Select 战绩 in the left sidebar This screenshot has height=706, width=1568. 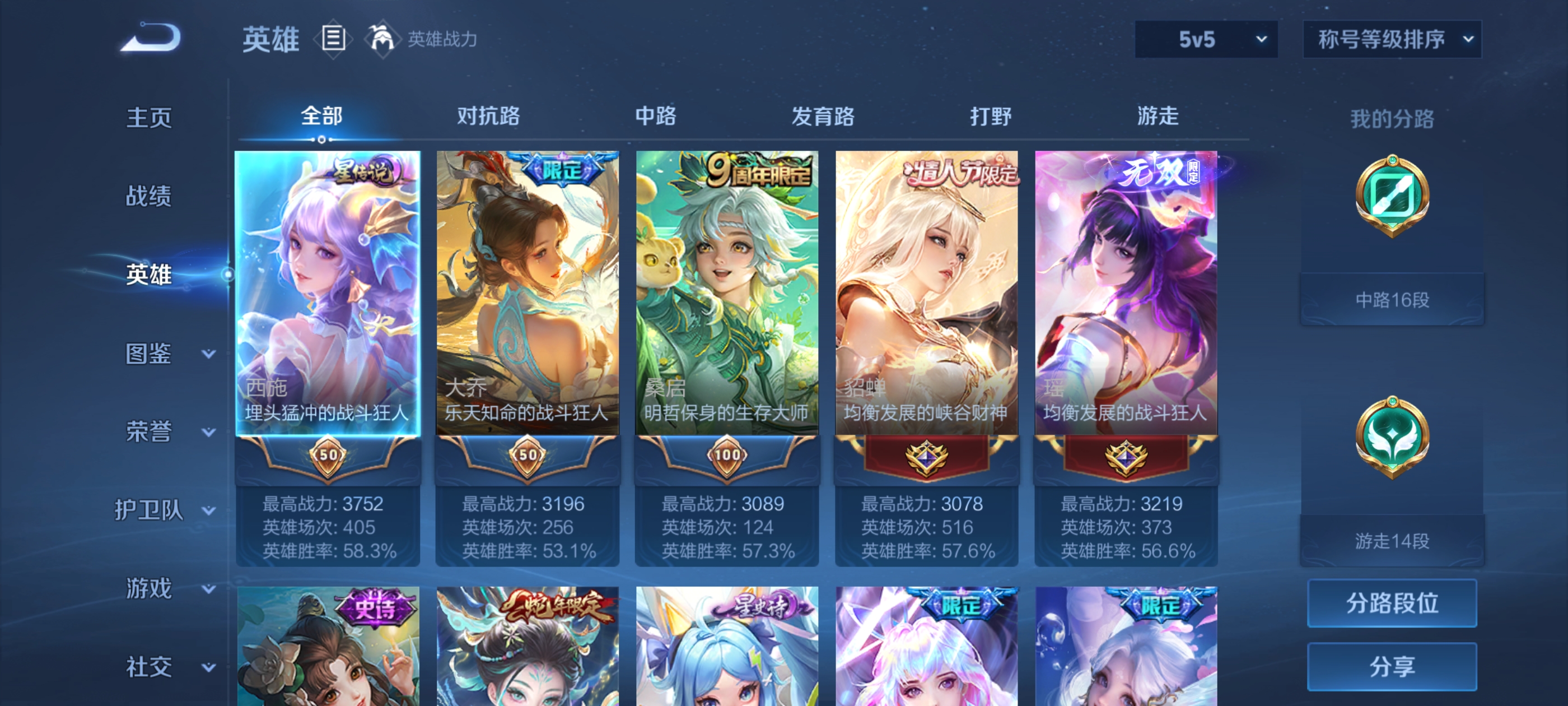click(148, 197)
